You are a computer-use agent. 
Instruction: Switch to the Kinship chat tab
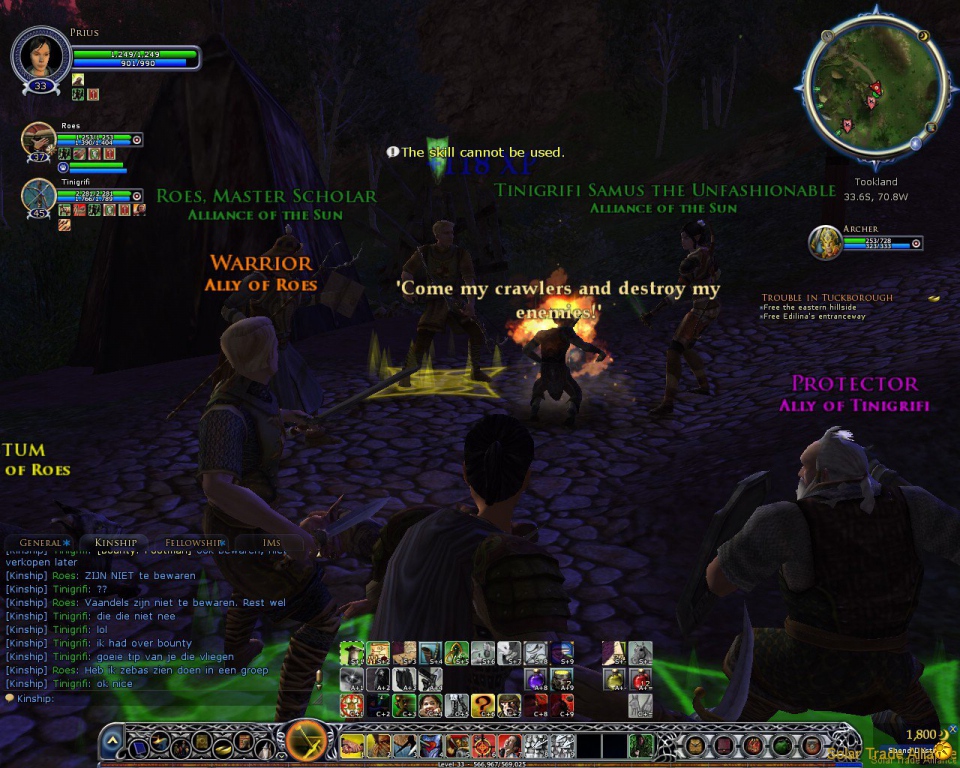115,542
